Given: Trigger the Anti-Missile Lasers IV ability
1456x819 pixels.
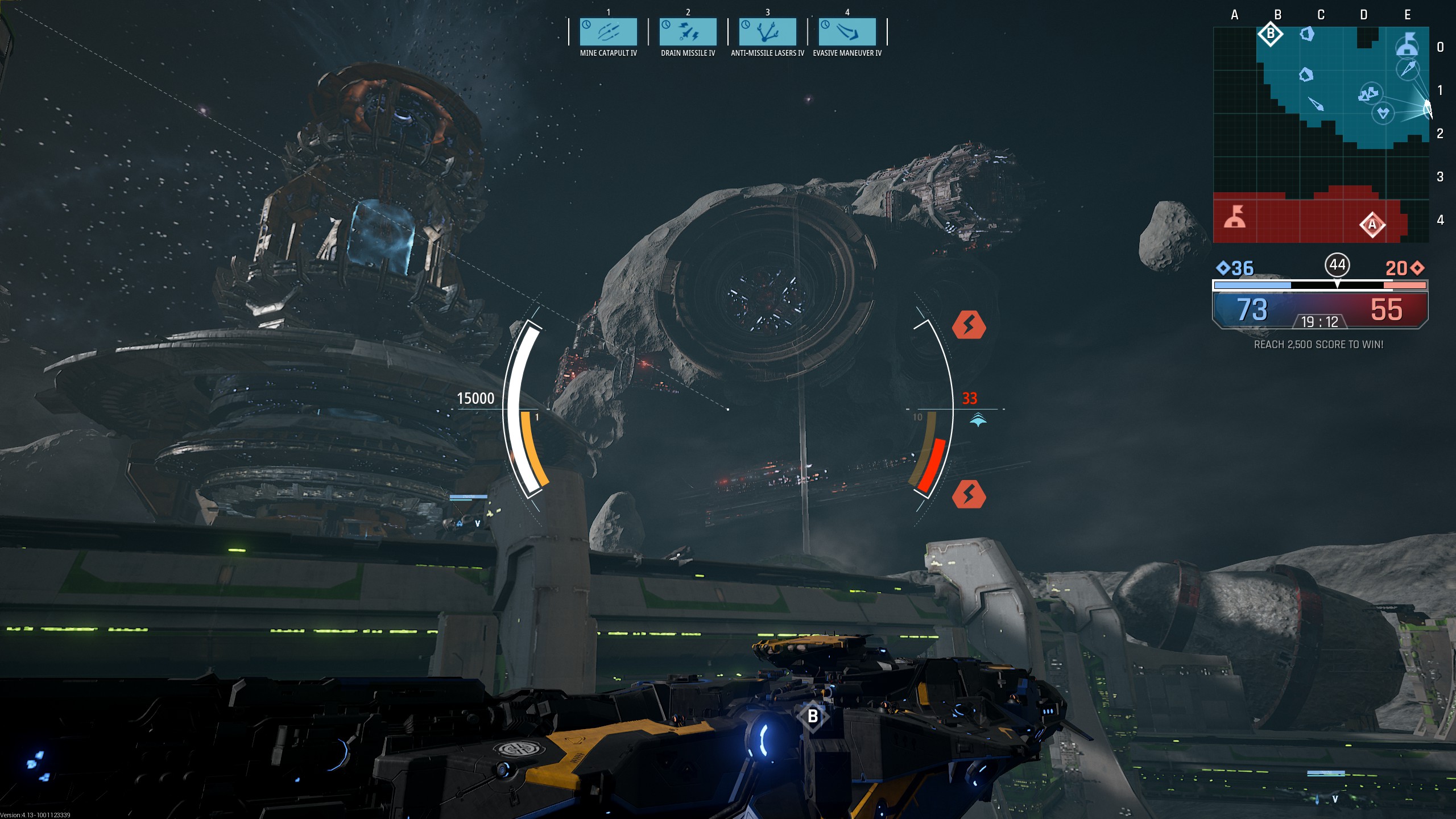Looking at the screenshot, I should point(767,32).
